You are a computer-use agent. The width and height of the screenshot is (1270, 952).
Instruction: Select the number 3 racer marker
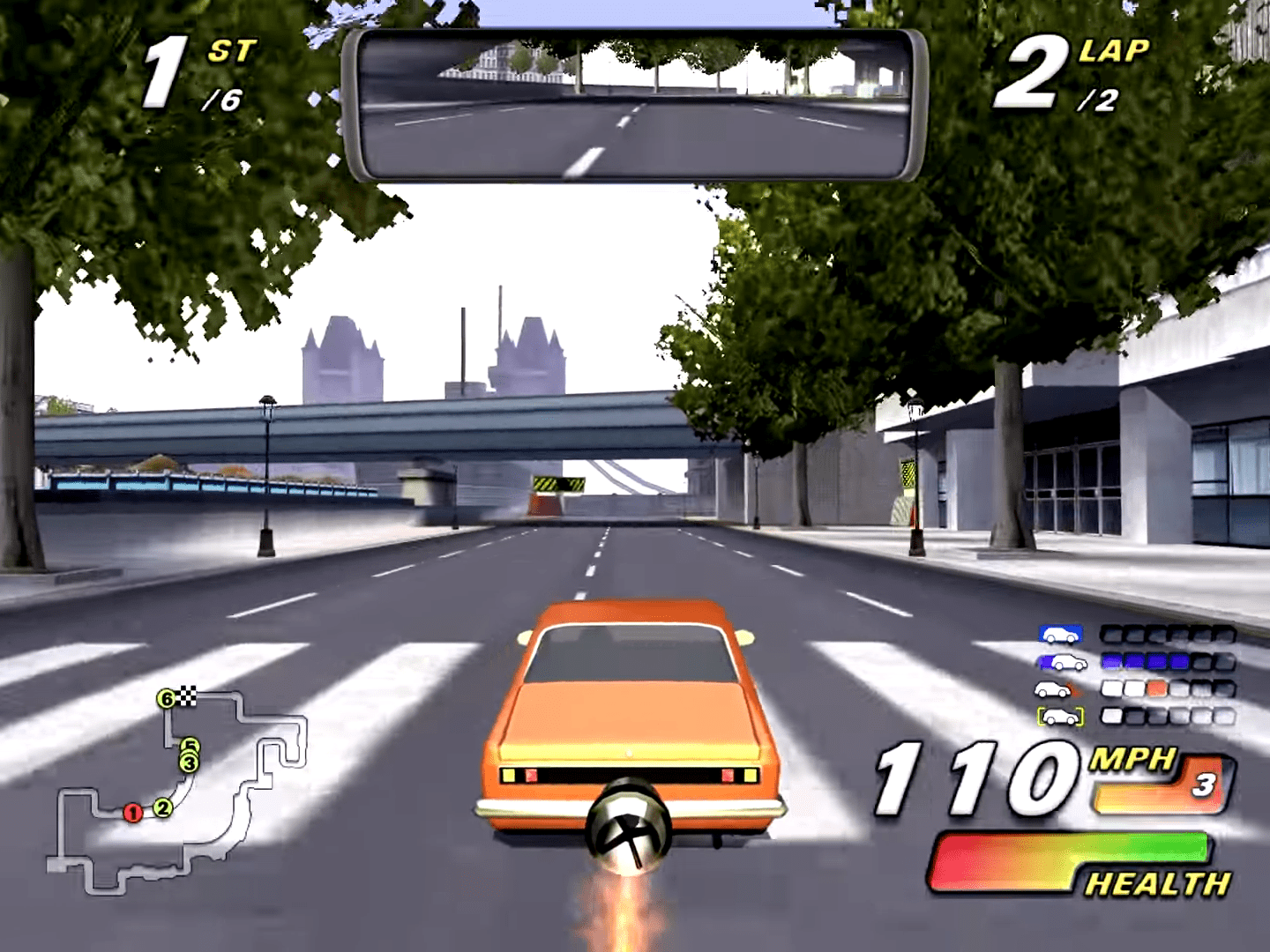189,763
